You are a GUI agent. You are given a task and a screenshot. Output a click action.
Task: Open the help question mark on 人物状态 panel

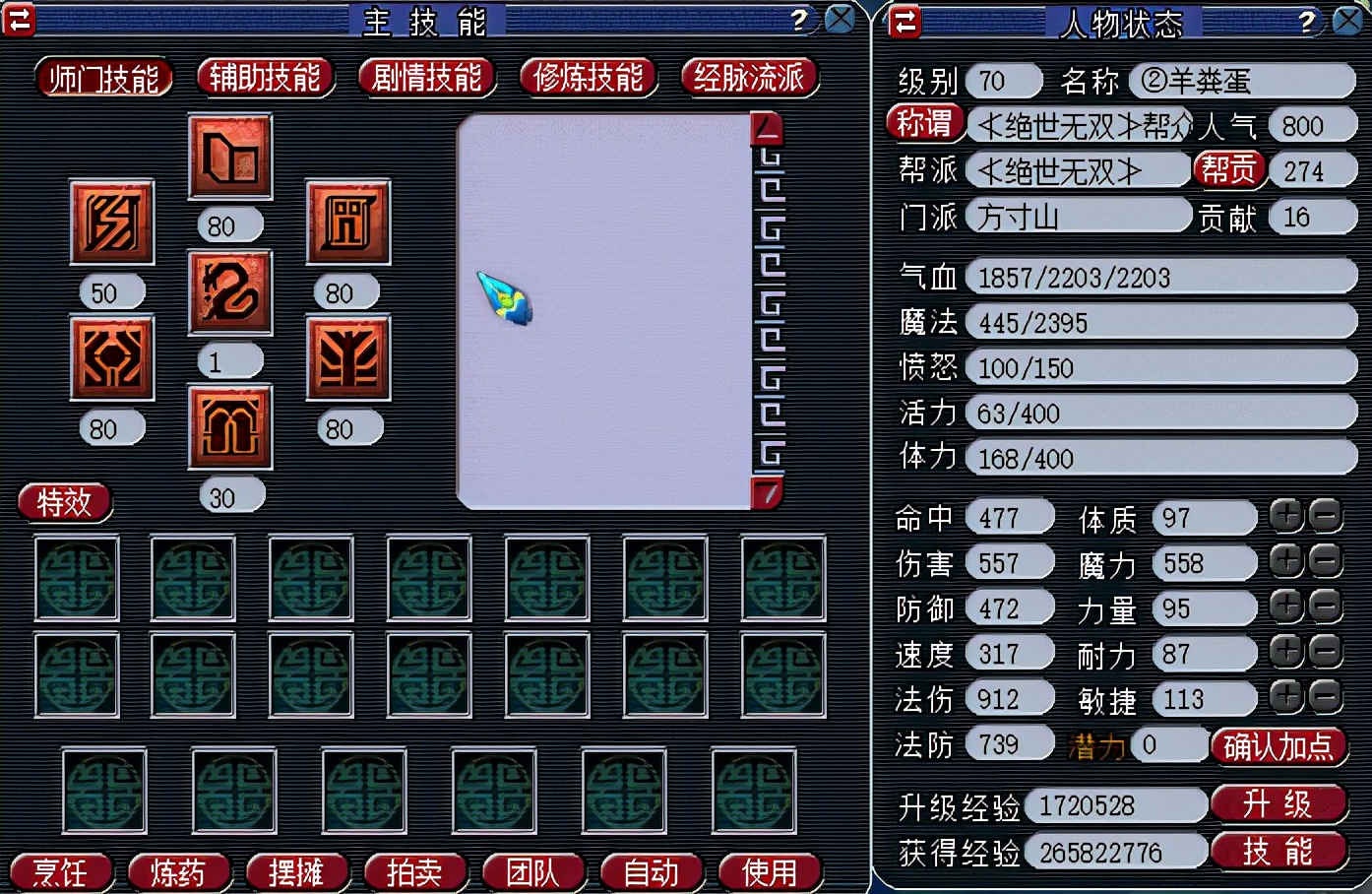(1307, 19)
